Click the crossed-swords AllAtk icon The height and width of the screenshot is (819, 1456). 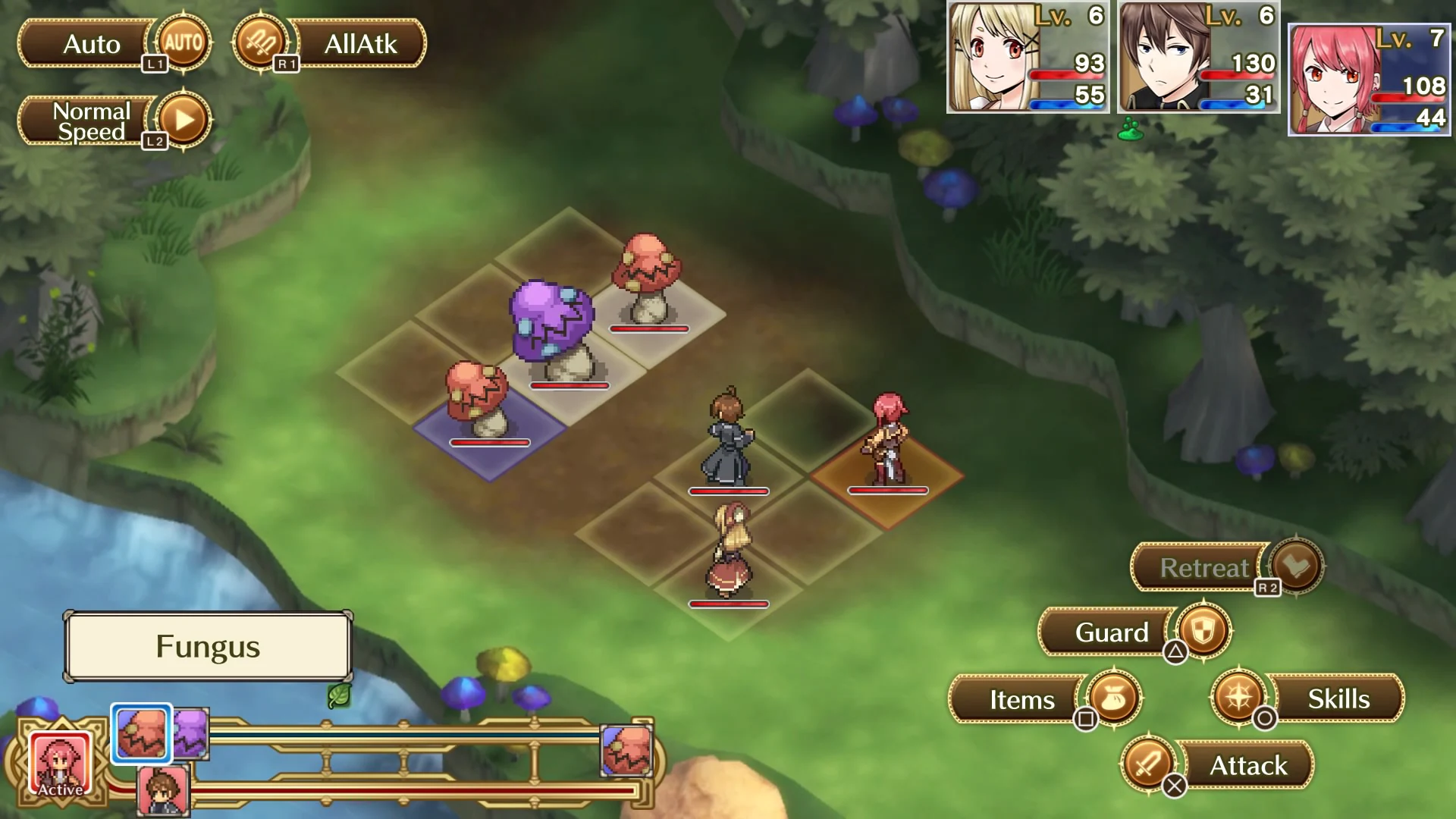(x=261, y=43)
